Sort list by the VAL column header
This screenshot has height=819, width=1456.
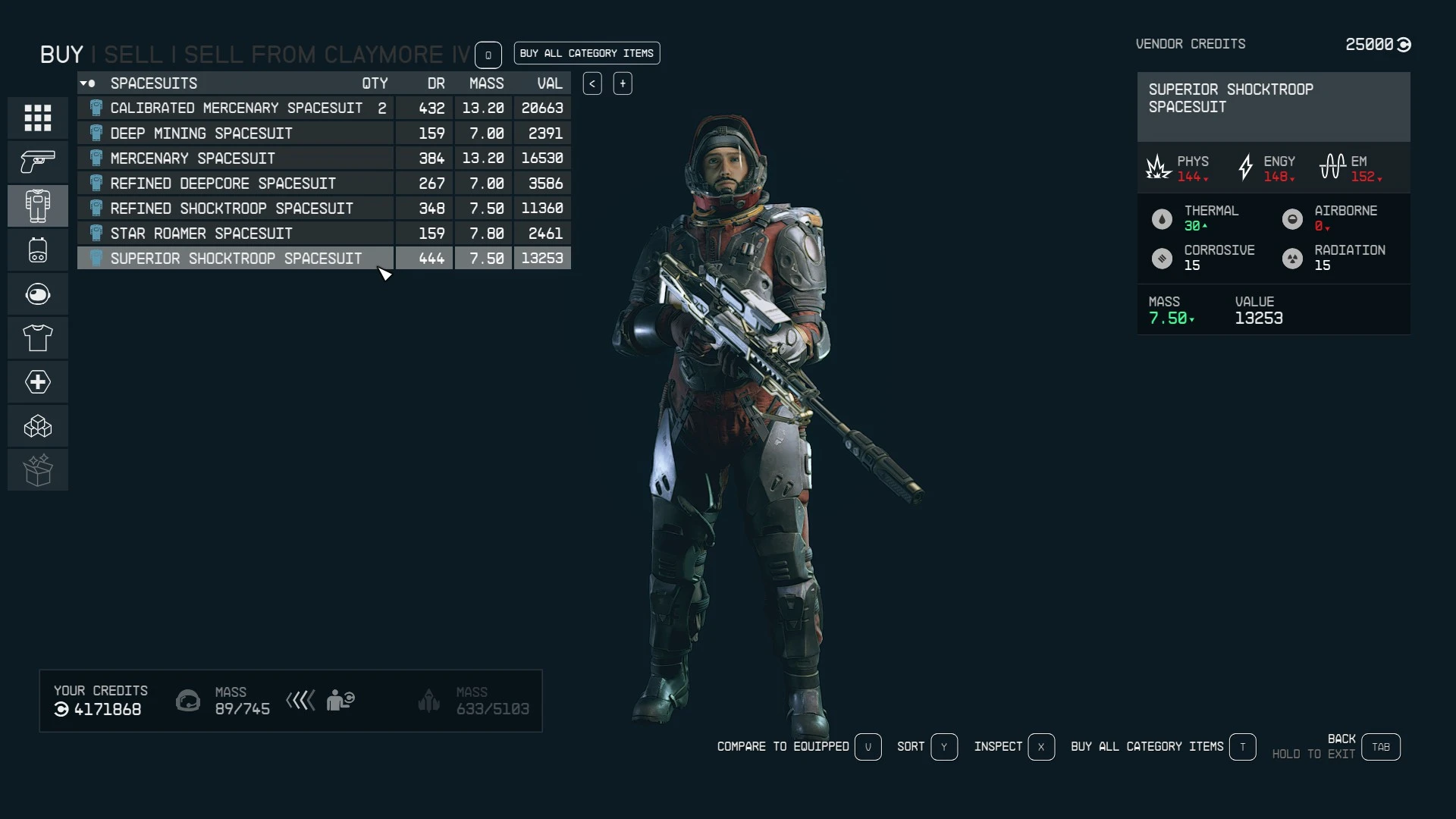pyautogui.click(x=550, y=83)
